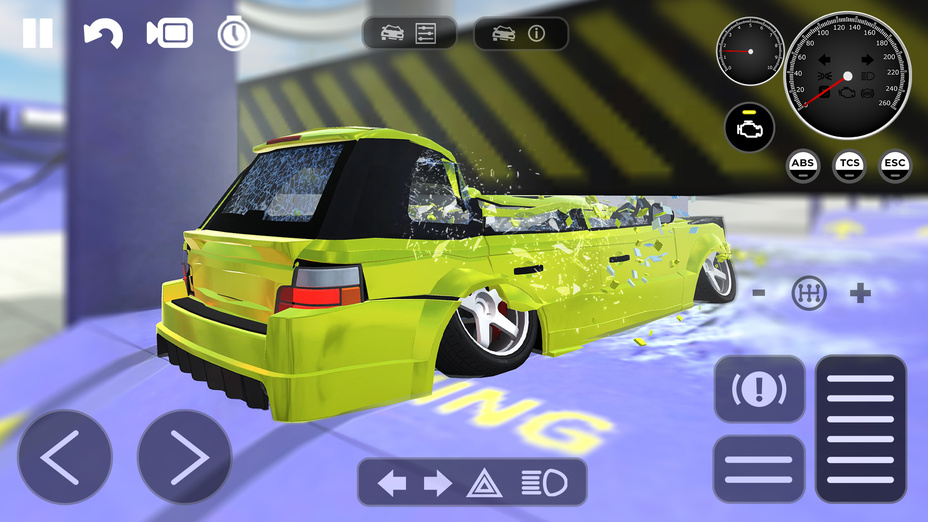
Task: Show the car info panel
Action: pyautogui.click(x=520, y=33)
